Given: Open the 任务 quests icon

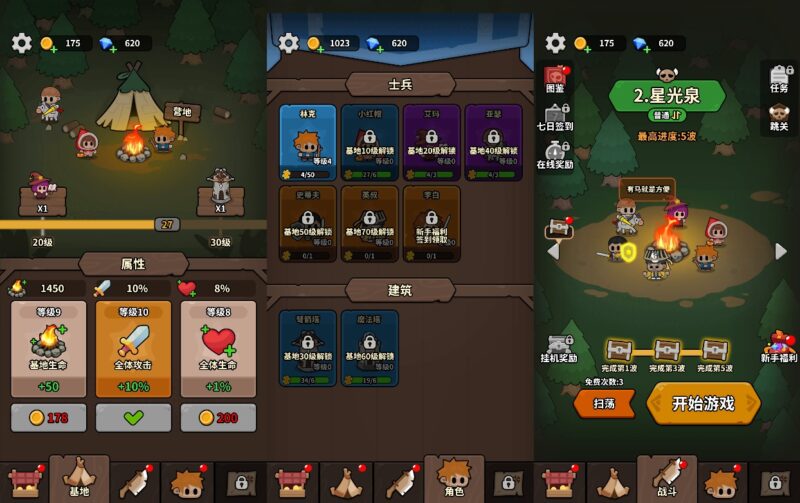Looking at the screenshot, I should coord(779,77).
